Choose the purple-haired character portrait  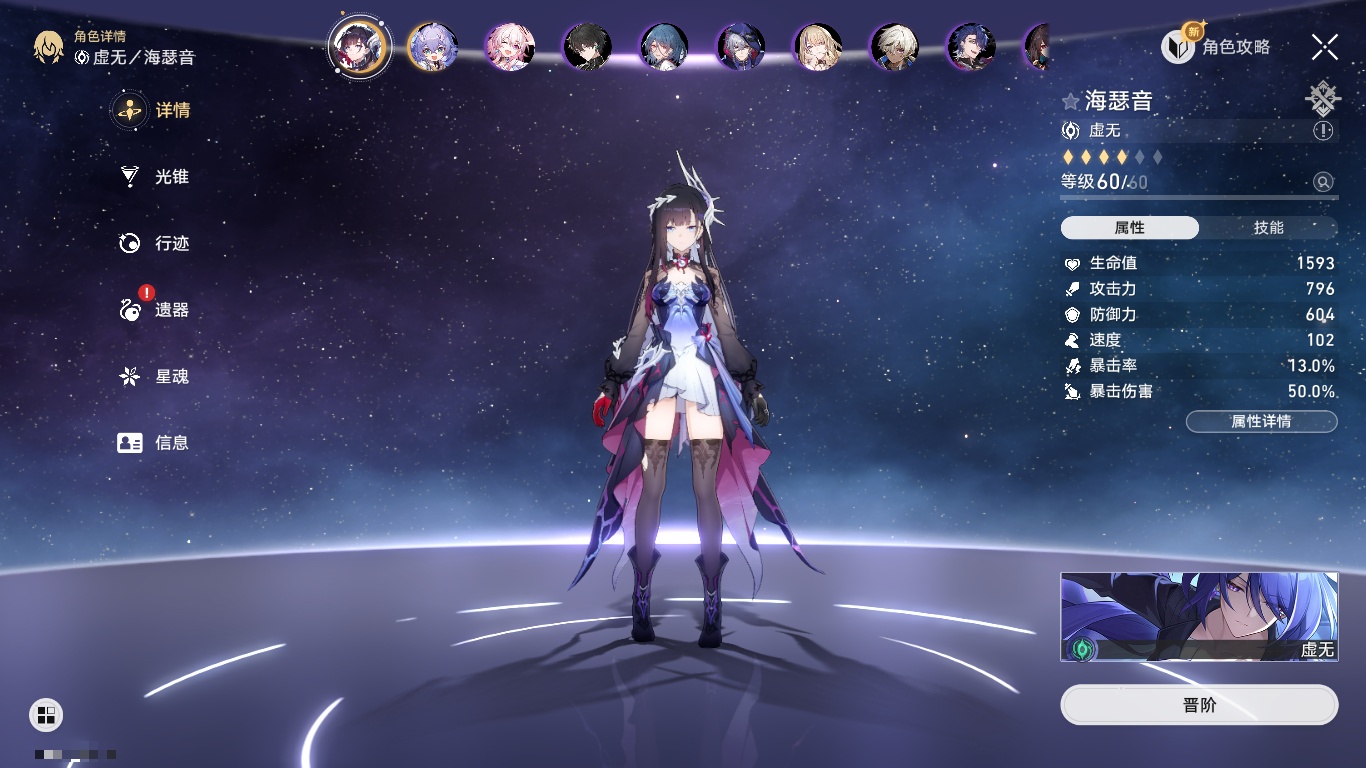click(433, 47)
